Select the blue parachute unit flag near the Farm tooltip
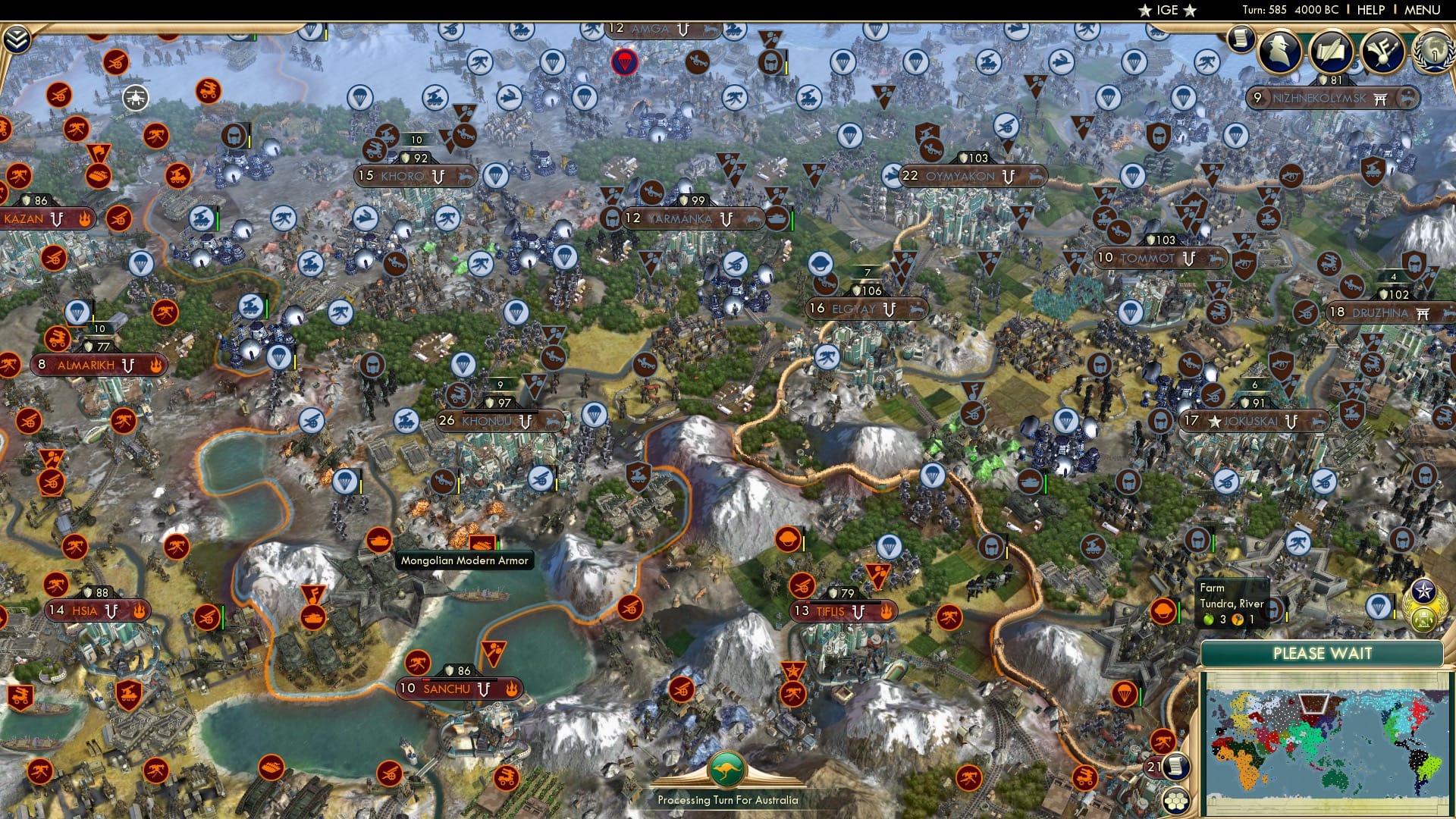Viewport: 1456px width, 819px height. (x=1378, y=607)
